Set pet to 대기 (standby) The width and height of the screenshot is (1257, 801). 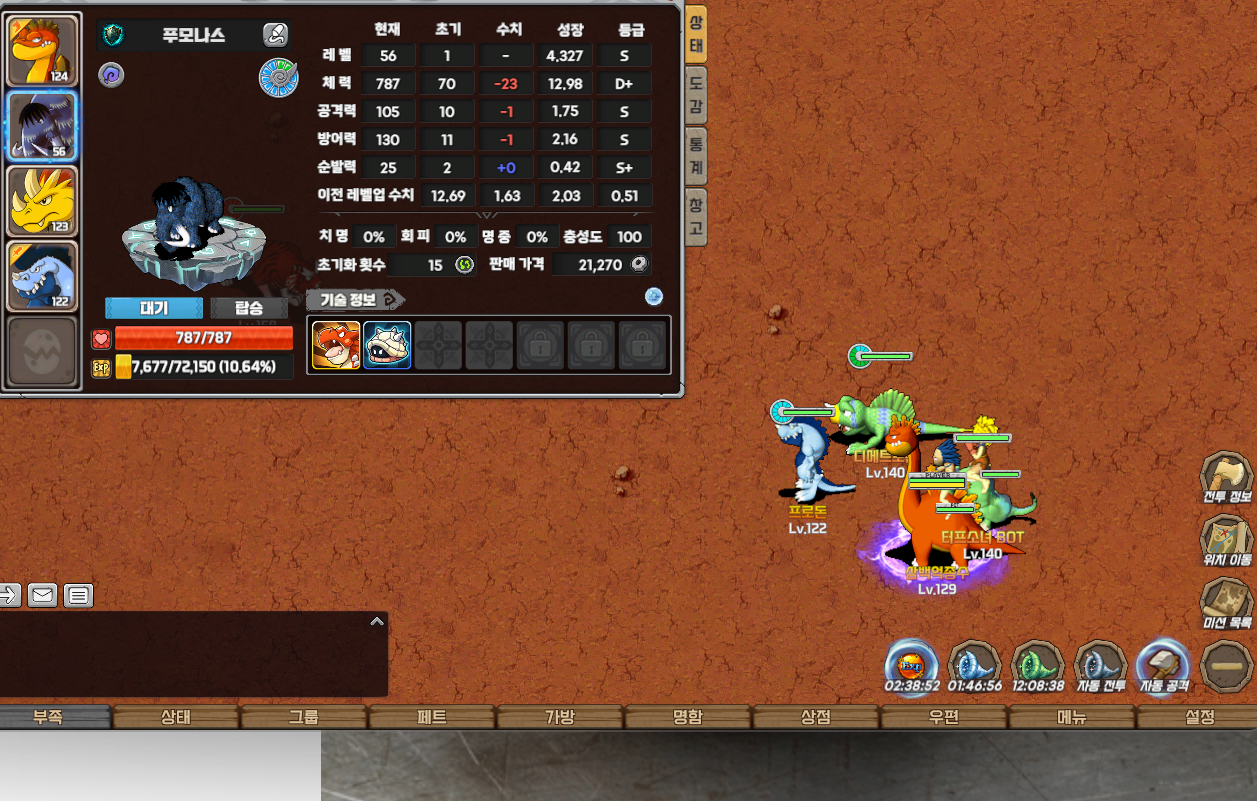tap(154, 308)
